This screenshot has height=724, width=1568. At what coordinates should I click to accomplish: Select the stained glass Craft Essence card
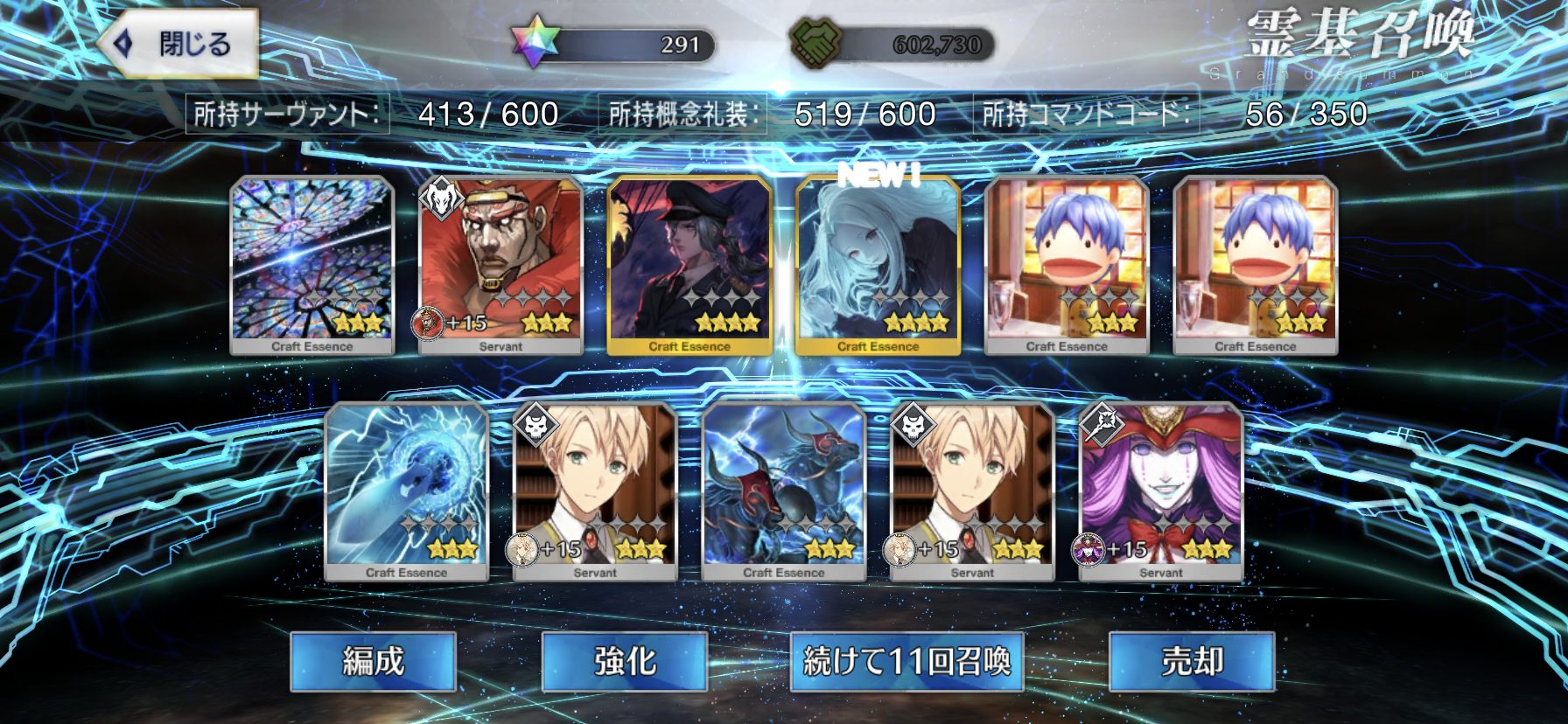tap(312, 264)
